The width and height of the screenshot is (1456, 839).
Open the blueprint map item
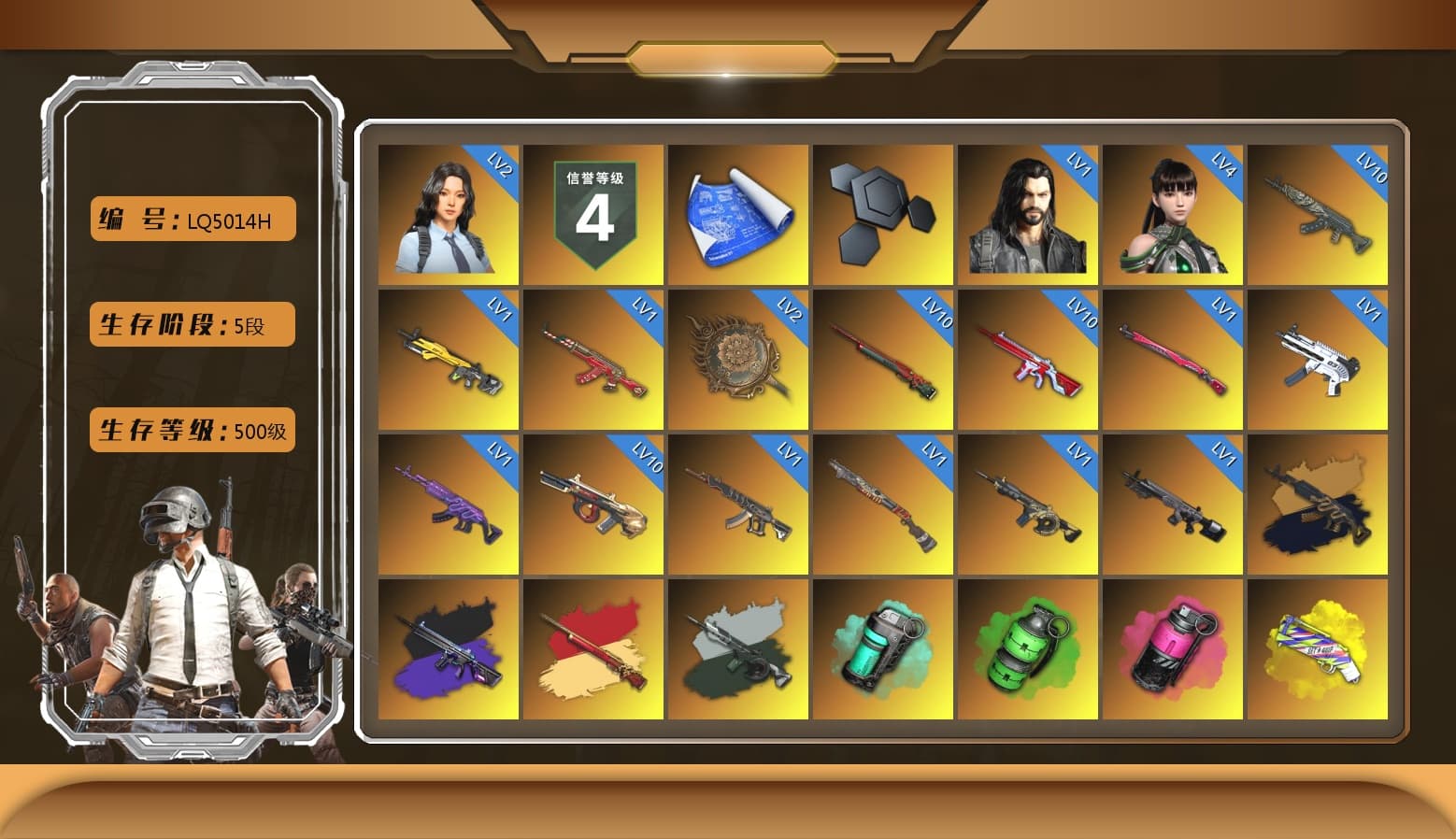pyautogui.click(x=738, y=213)
